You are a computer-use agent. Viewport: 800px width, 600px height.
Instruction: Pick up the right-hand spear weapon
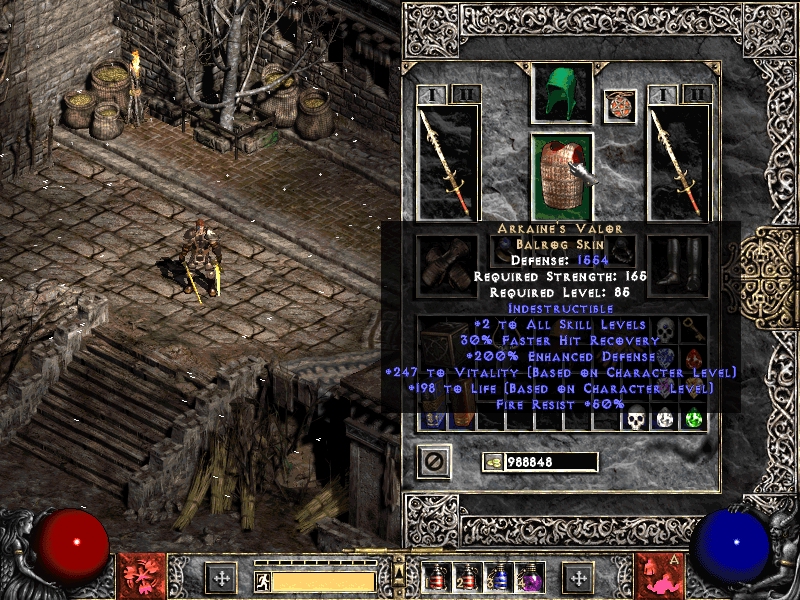678,160
